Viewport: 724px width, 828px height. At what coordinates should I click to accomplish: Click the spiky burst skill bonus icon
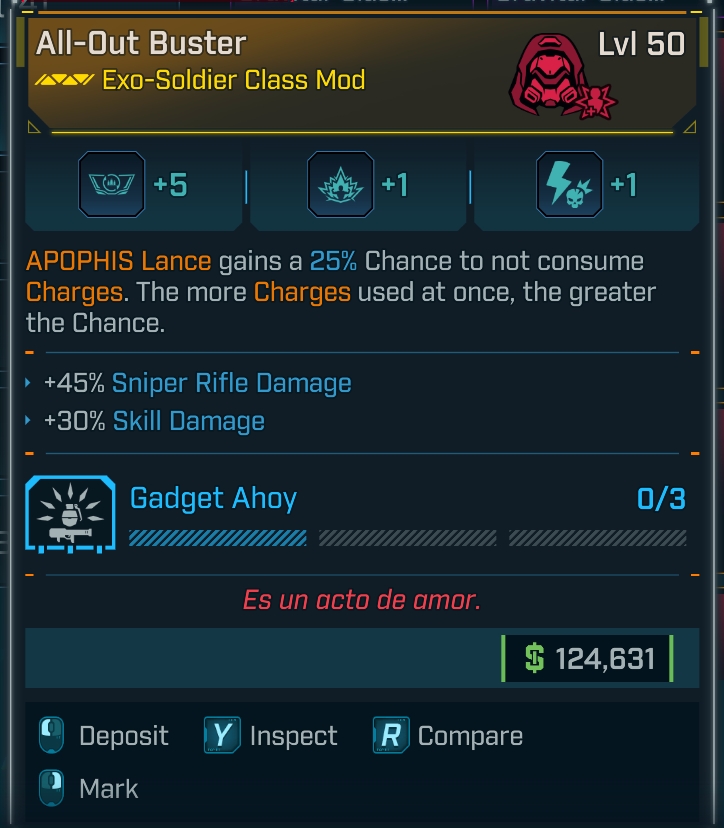coord(340,185)
